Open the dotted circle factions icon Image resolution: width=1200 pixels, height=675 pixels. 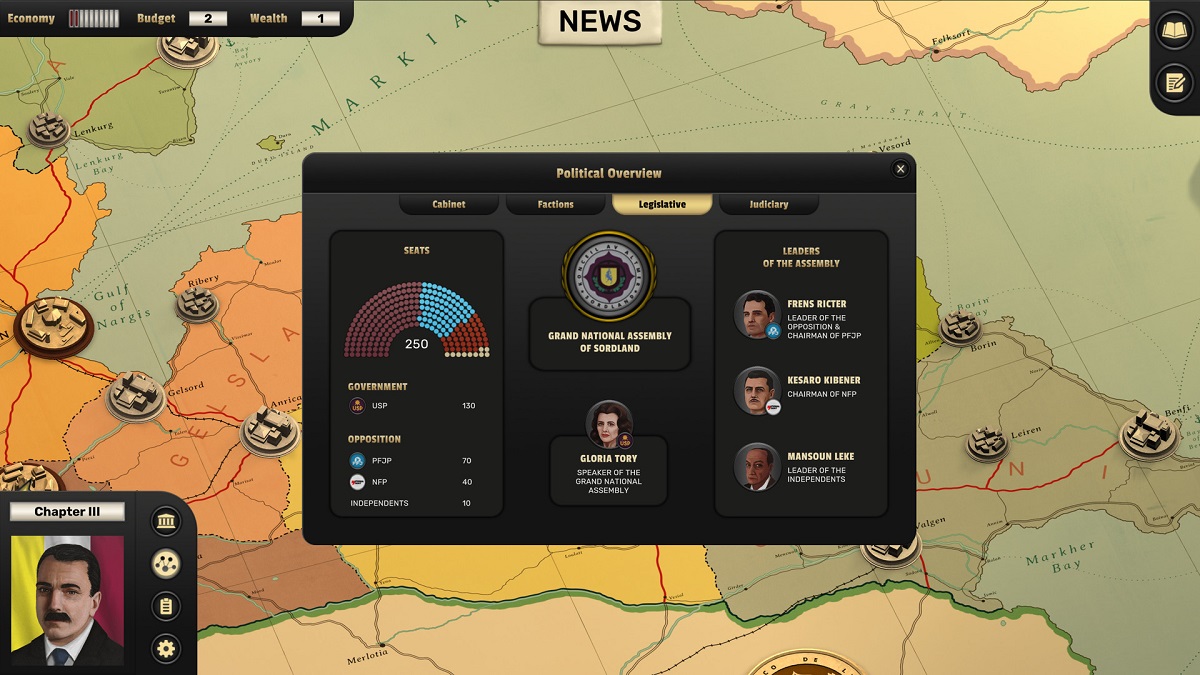[166, 564]
